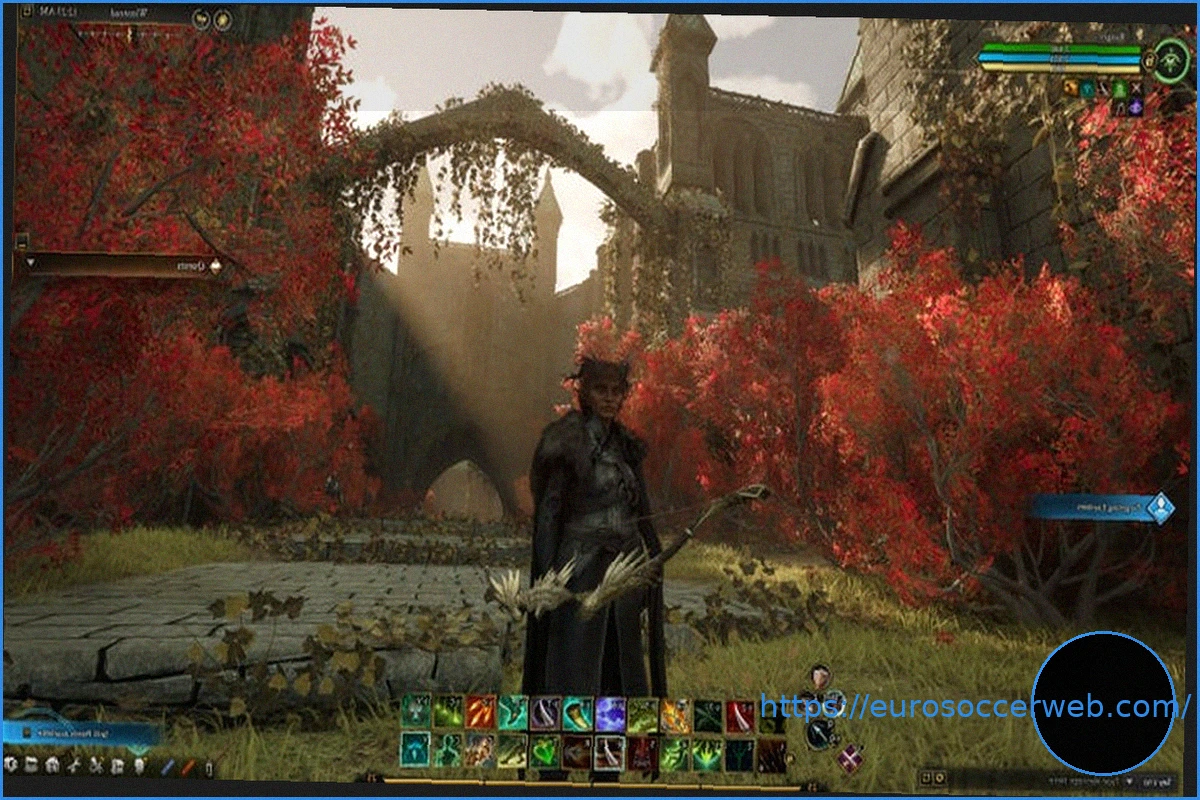Select the orange buff icon under the bars
The image size is (1200, 800).
(1071, 89)
